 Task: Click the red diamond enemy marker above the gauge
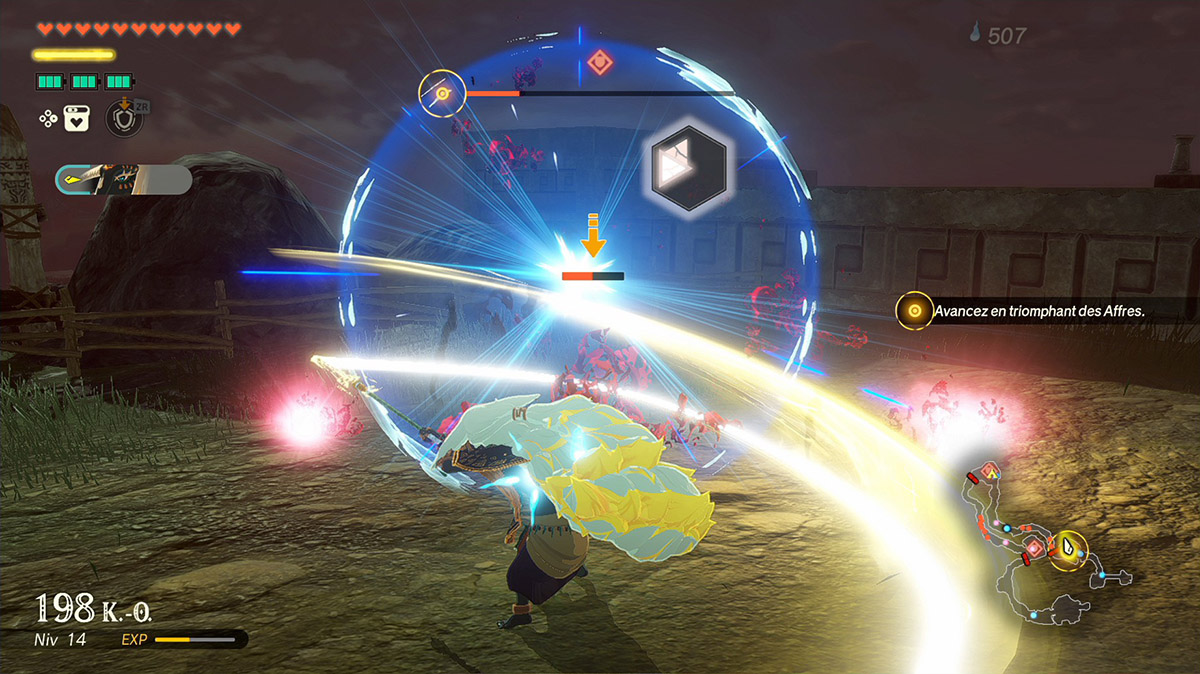[598, 62]
